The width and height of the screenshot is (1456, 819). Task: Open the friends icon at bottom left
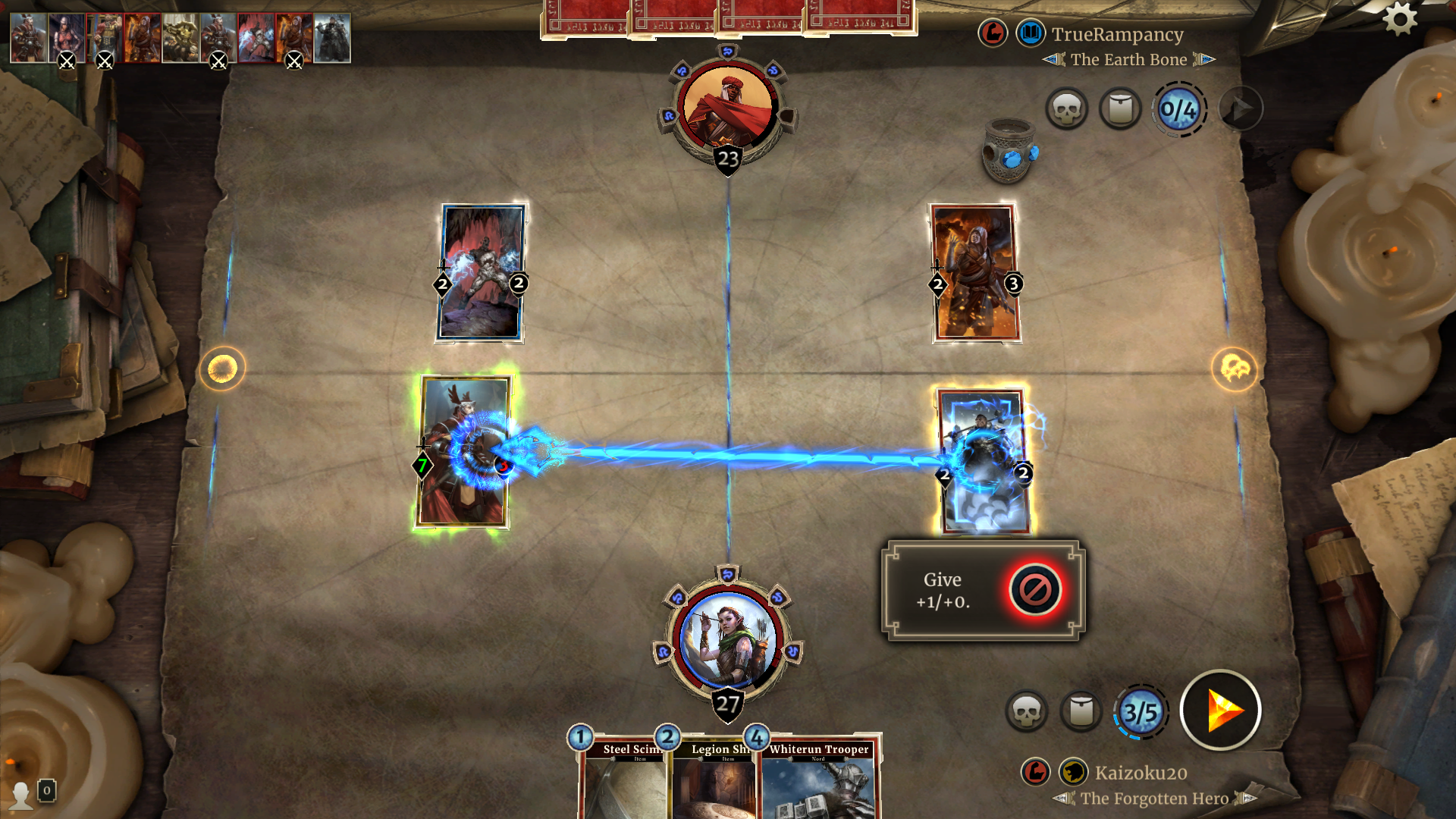tap(21, 794)
